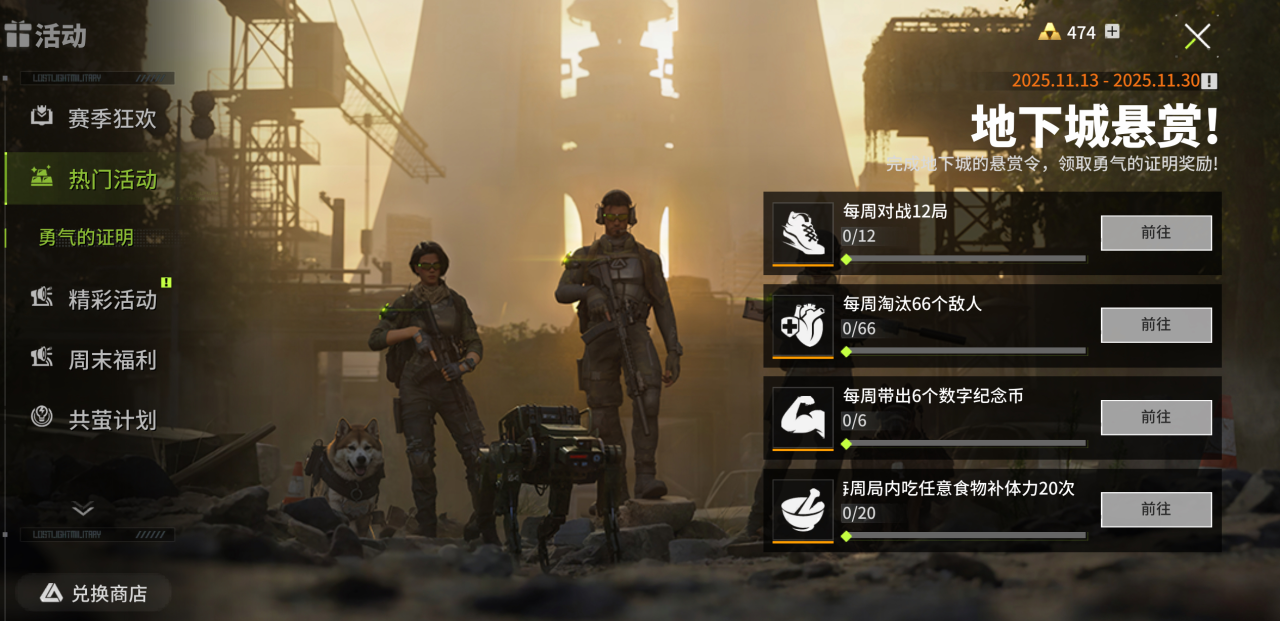
Task: Go to the 带出6个数字纪念币 mission
Action: pyautogui.click(x=1156, y=417)
